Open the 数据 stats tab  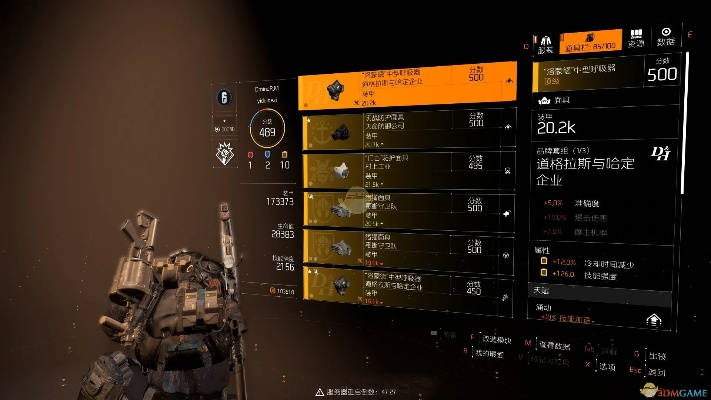[667, 40]
